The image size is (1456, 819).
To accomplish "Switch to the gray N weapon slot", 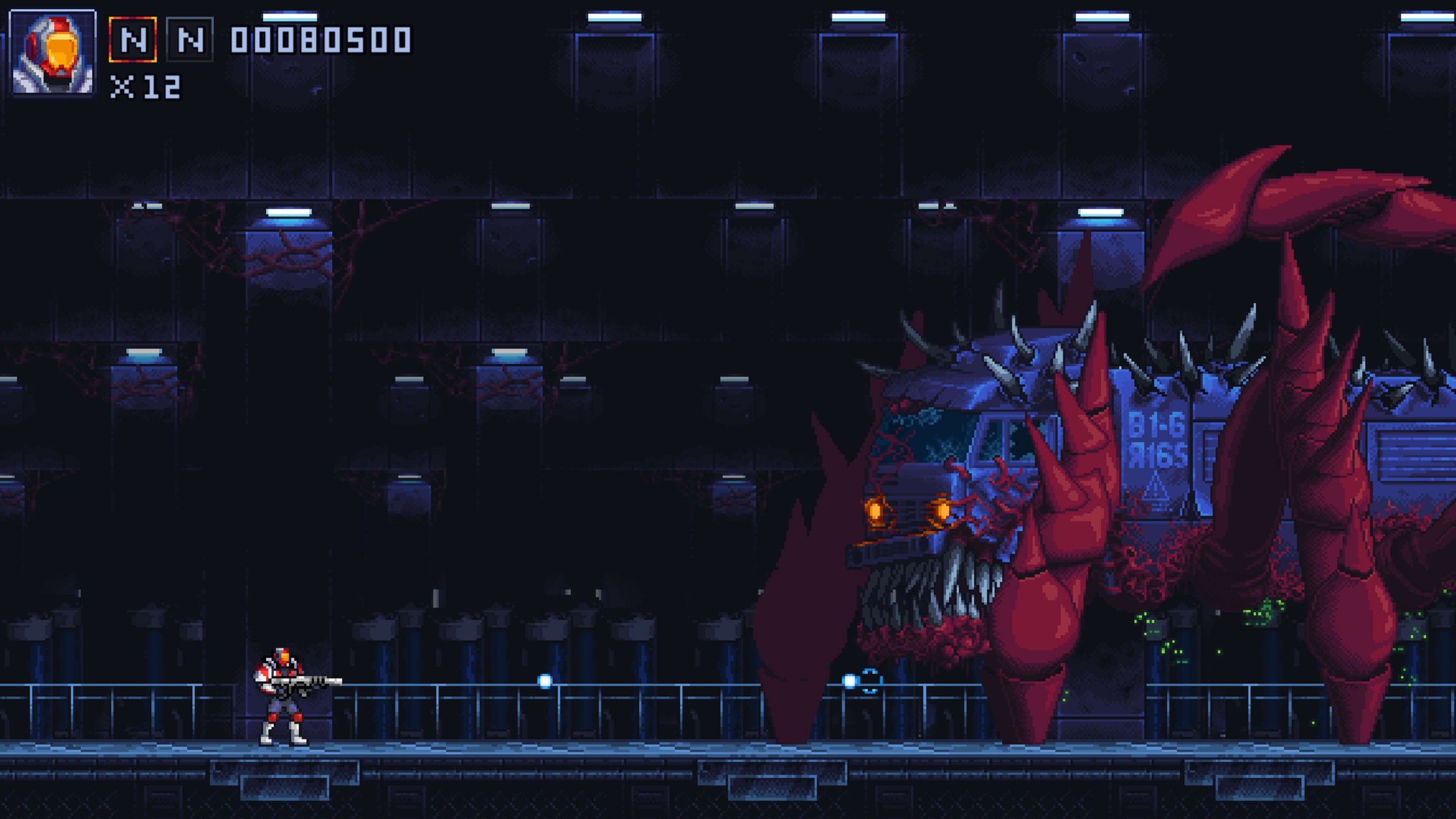I will coord(190,39).
